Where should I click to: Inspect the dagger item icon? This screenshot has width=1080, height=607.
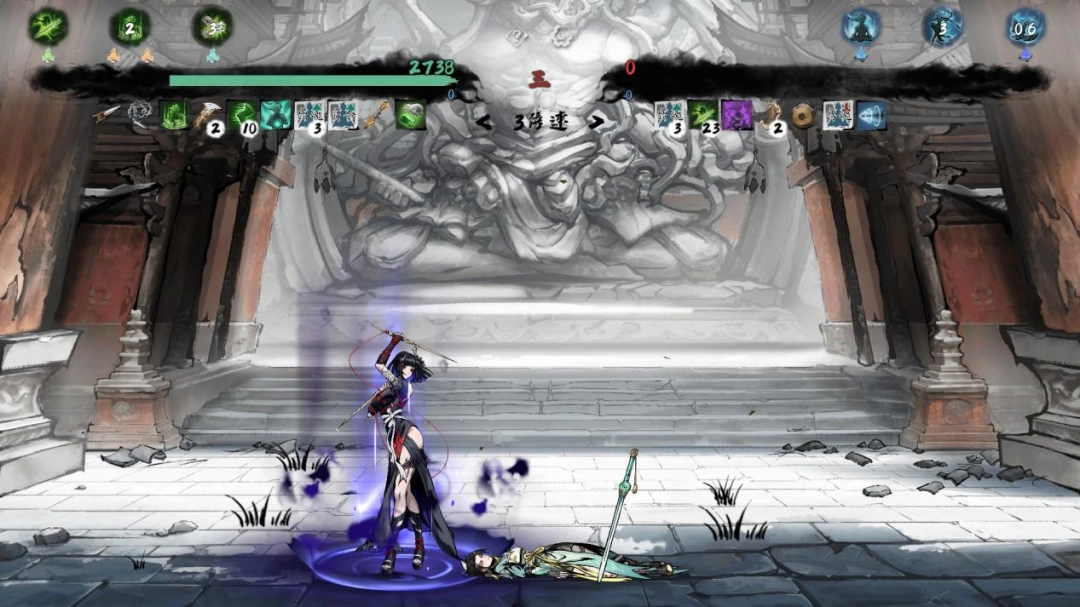click(108, 115)
